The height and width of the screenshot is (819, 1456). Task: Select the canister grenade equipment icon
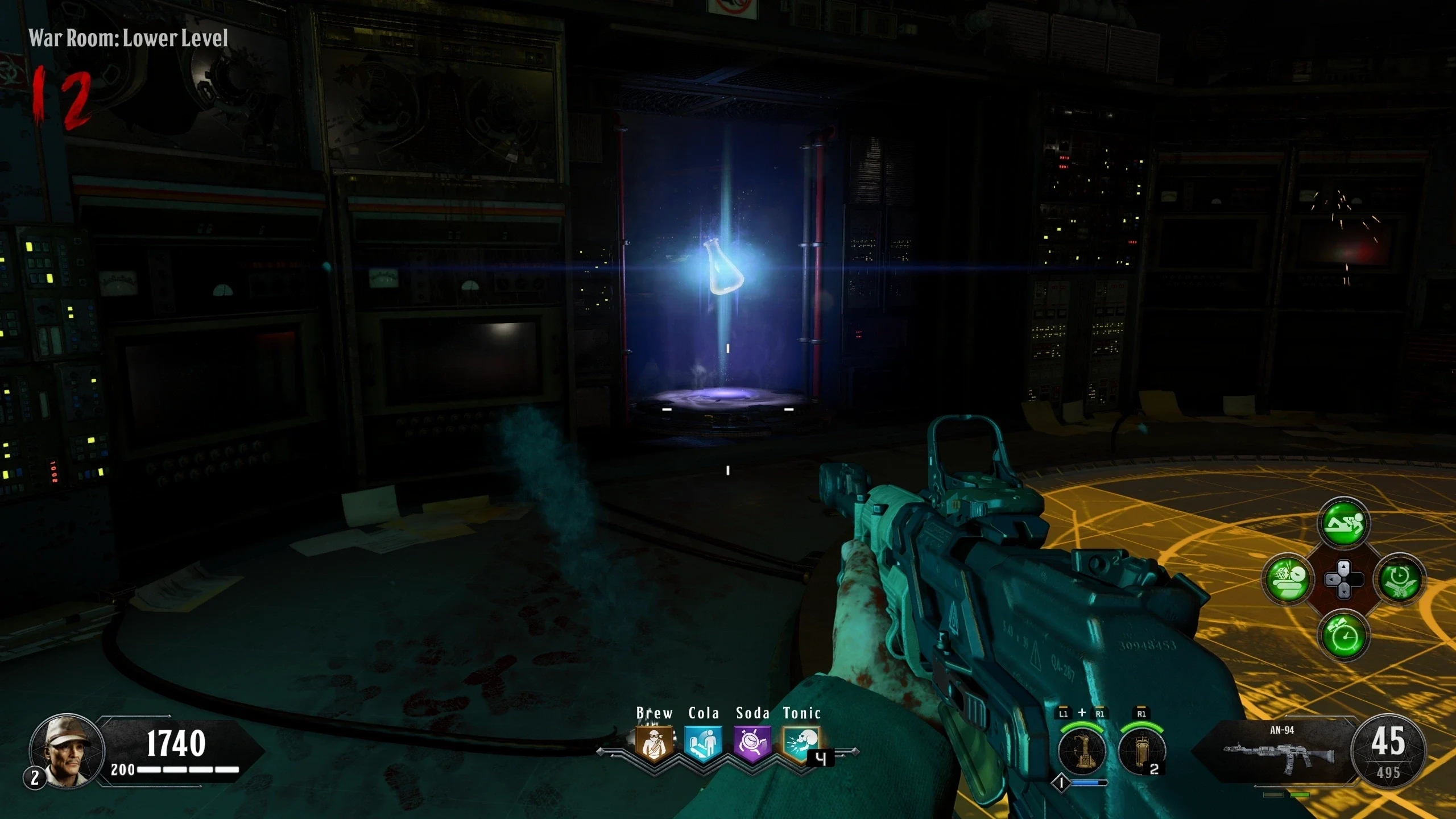[x=1141, y=751]
